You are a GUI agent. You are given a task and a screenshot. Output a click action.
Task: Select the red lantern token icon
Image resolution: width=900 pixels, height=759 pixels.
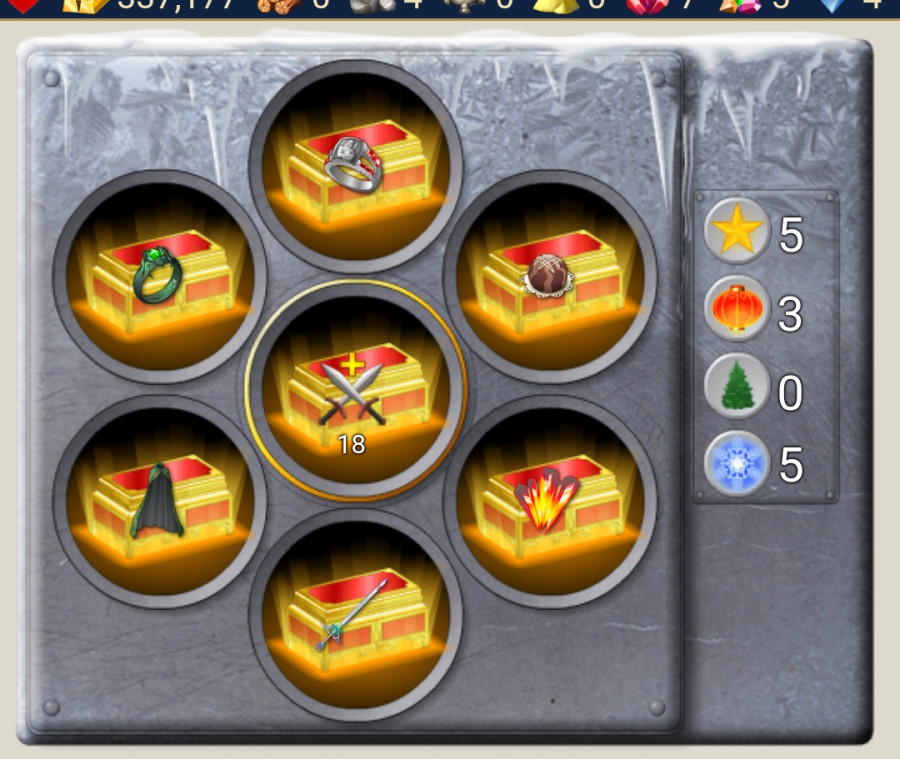click(737, 311)
